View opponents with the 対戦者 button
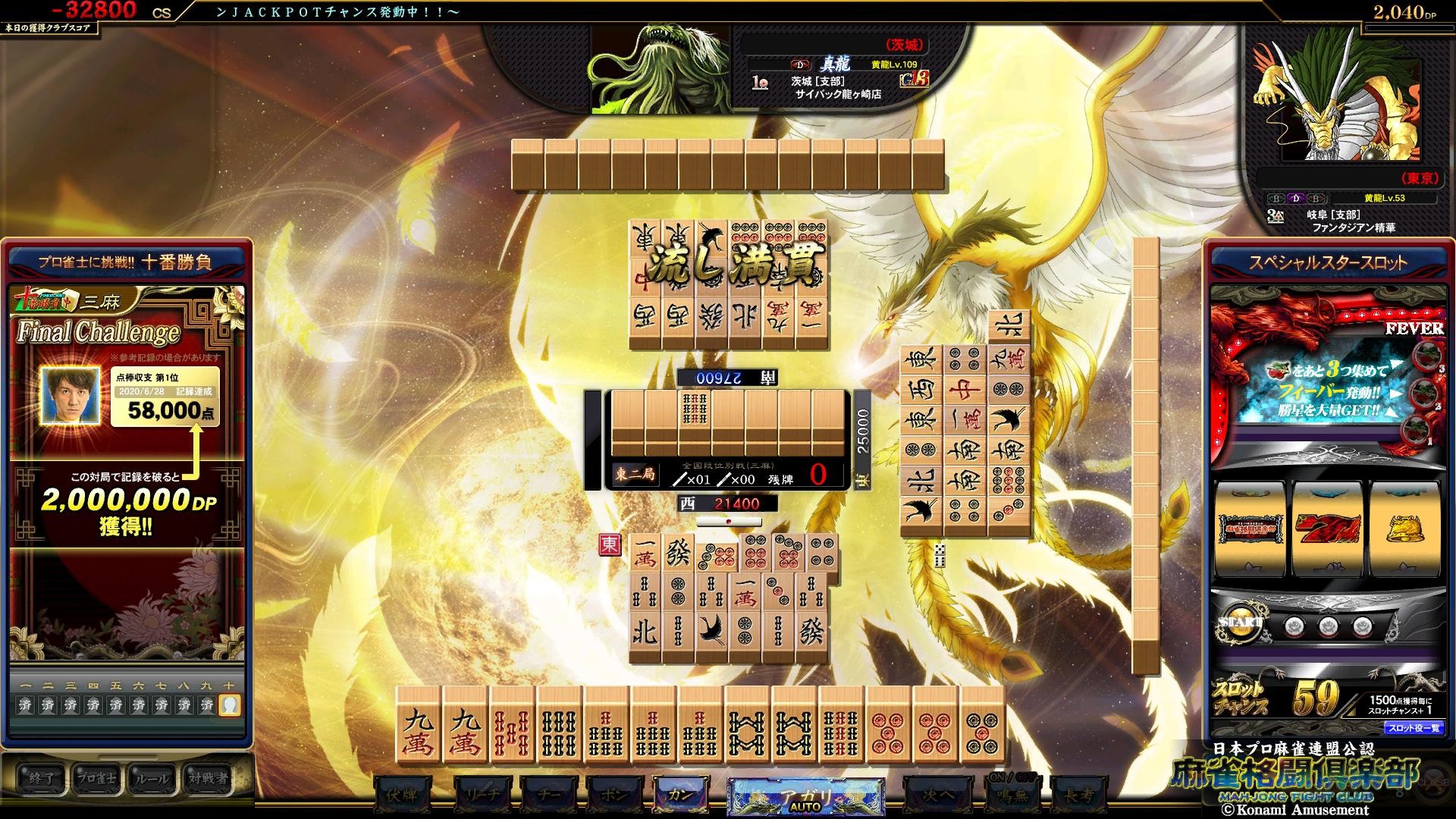 [x=207, y=778]
